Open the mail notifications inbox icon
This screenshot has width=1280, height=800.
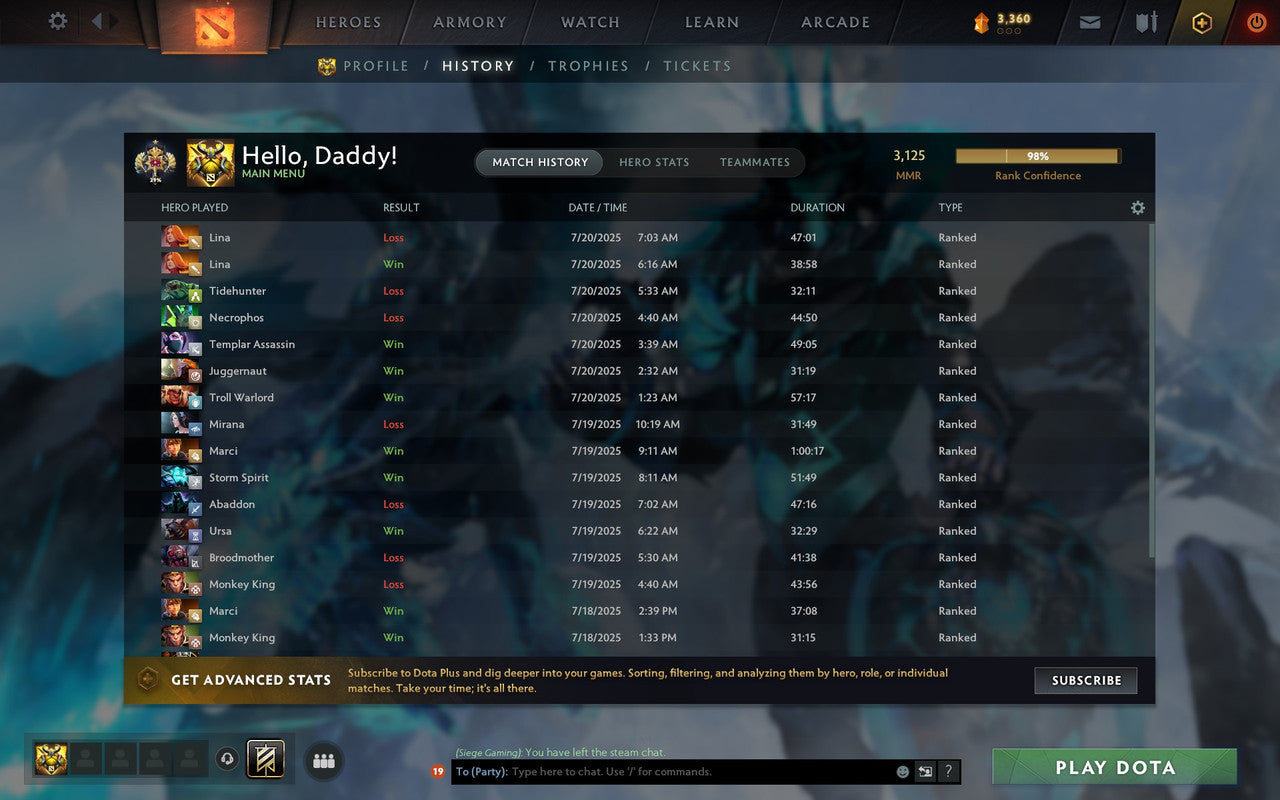[1090, 22]
